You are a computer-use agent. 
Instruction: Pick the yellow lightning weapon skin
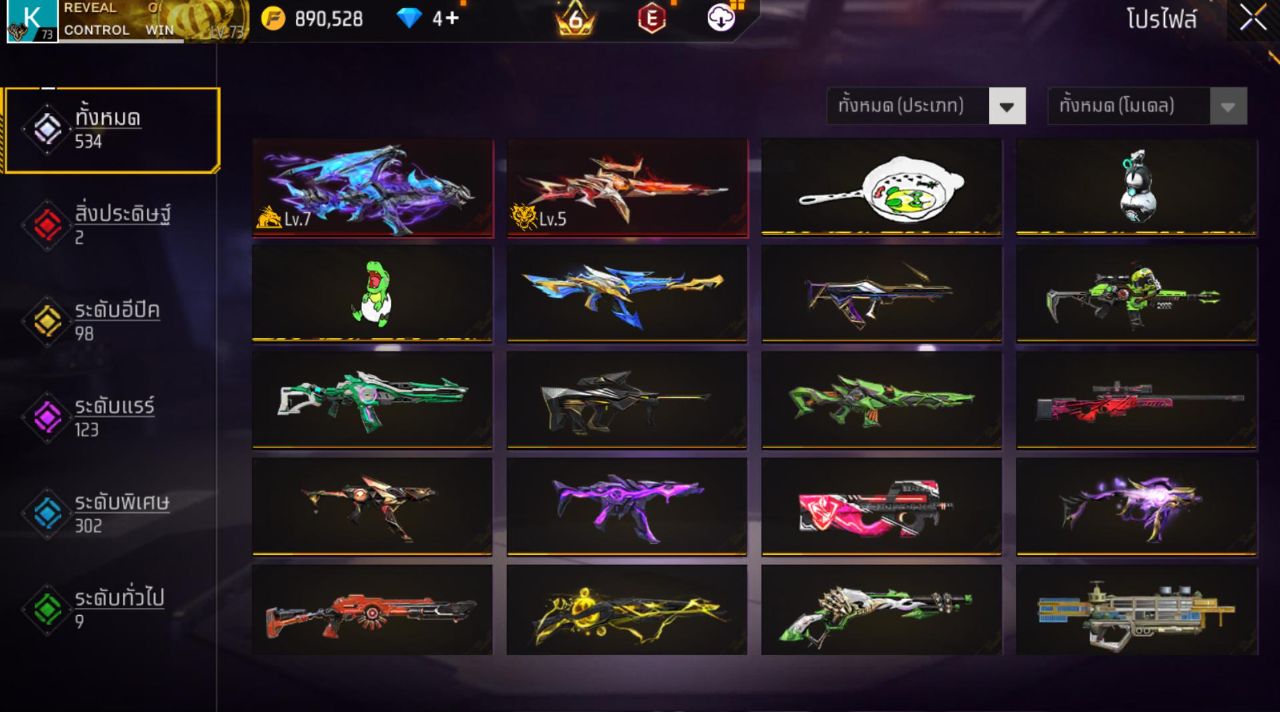coord(627,610)
